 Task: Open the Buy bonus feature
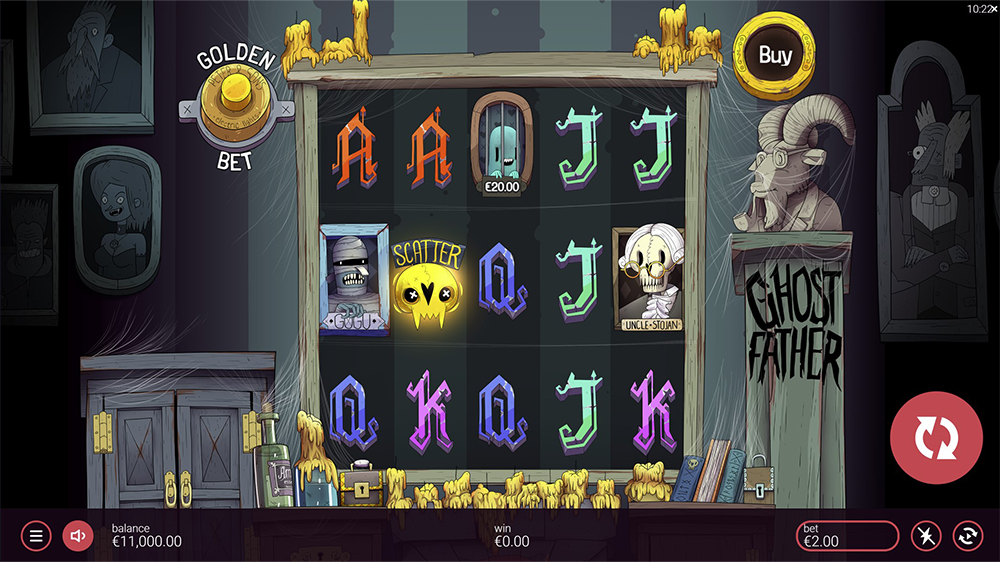[x=774, y=55]
